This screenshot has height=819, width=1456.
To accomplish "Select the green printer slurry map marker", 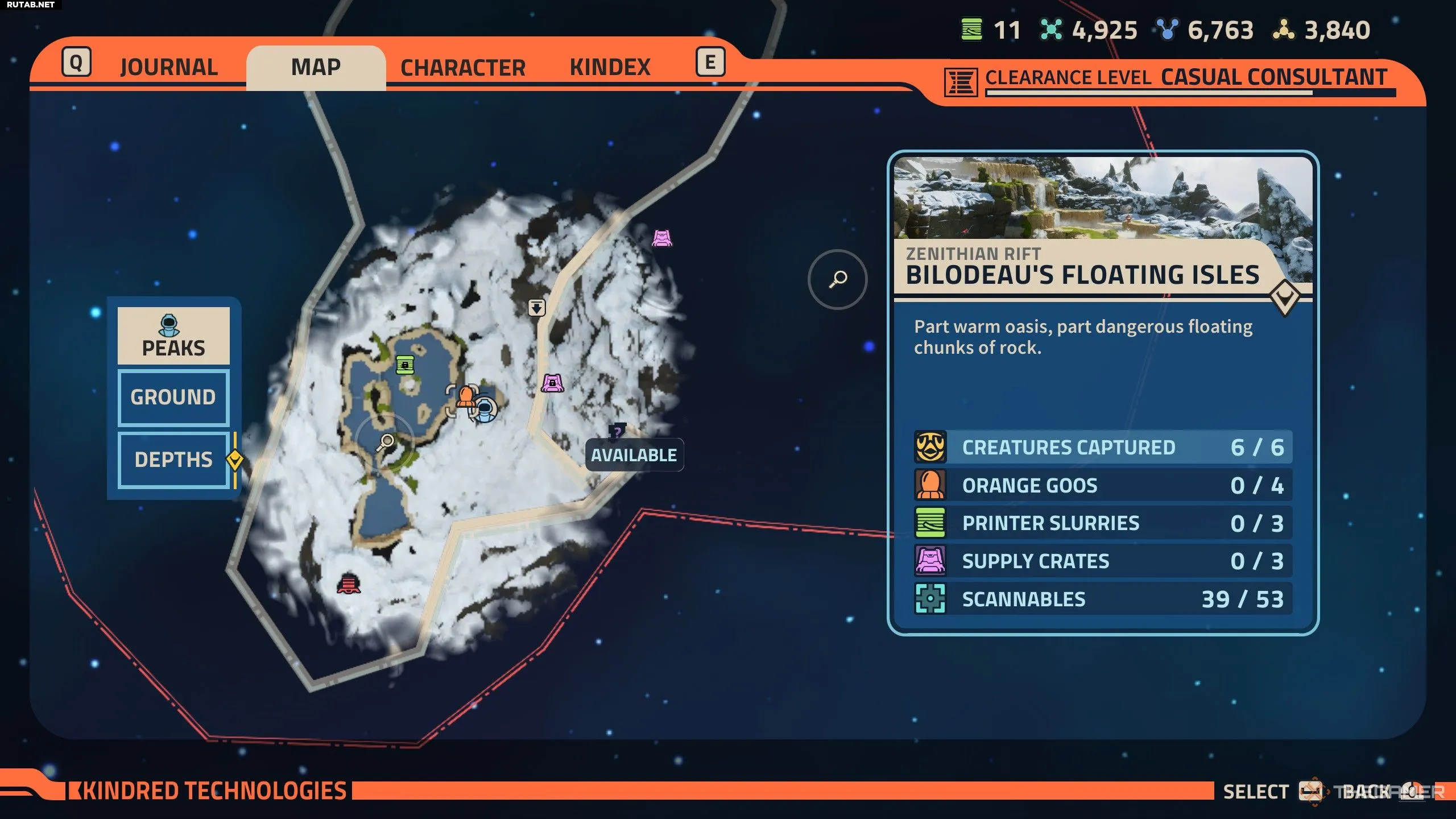I will coord(405,365).
